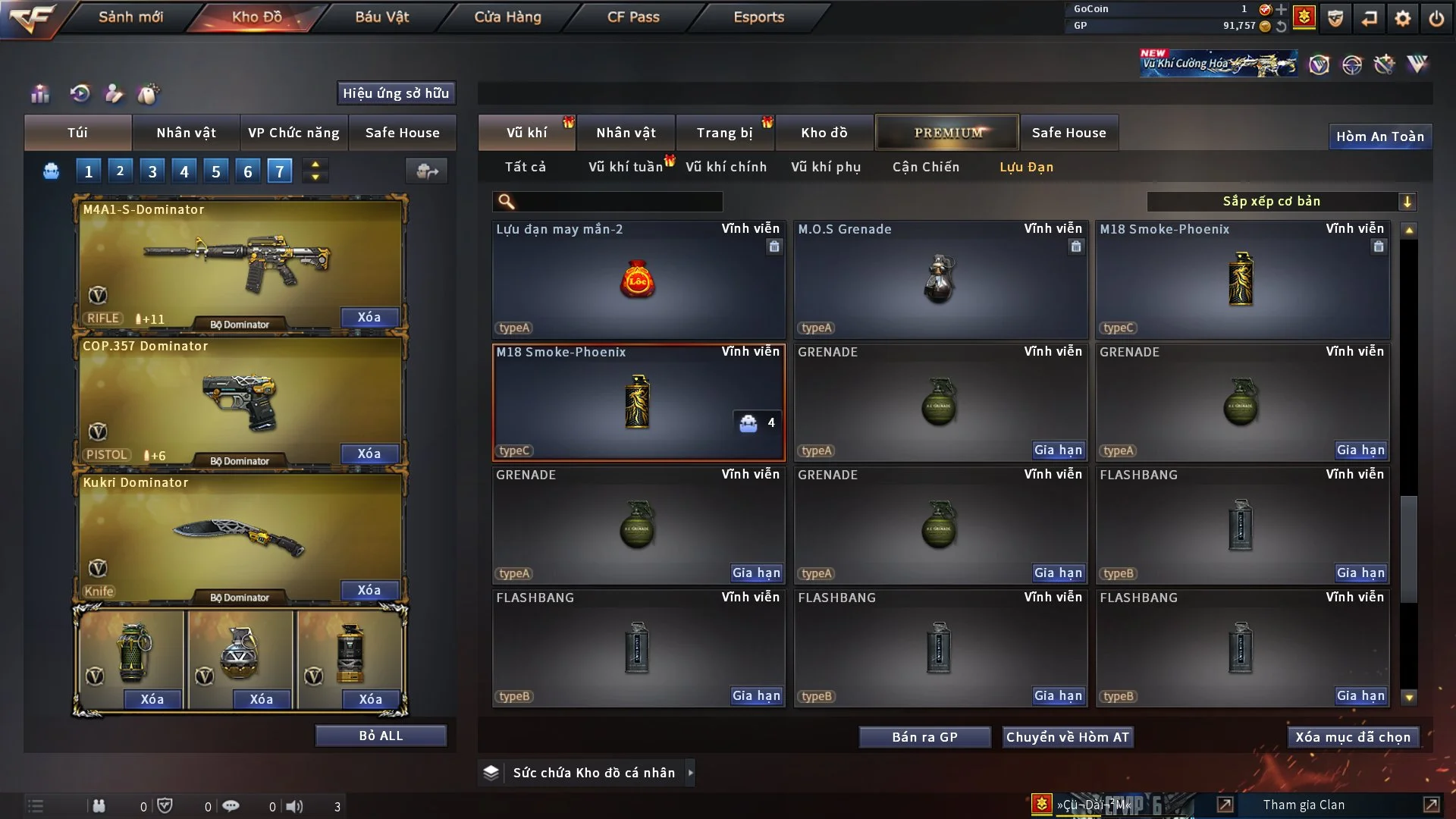This screenshot has height=819, width=1456.
Task: Open the PREMIUM inventory tab
Action: coord(947,133)
